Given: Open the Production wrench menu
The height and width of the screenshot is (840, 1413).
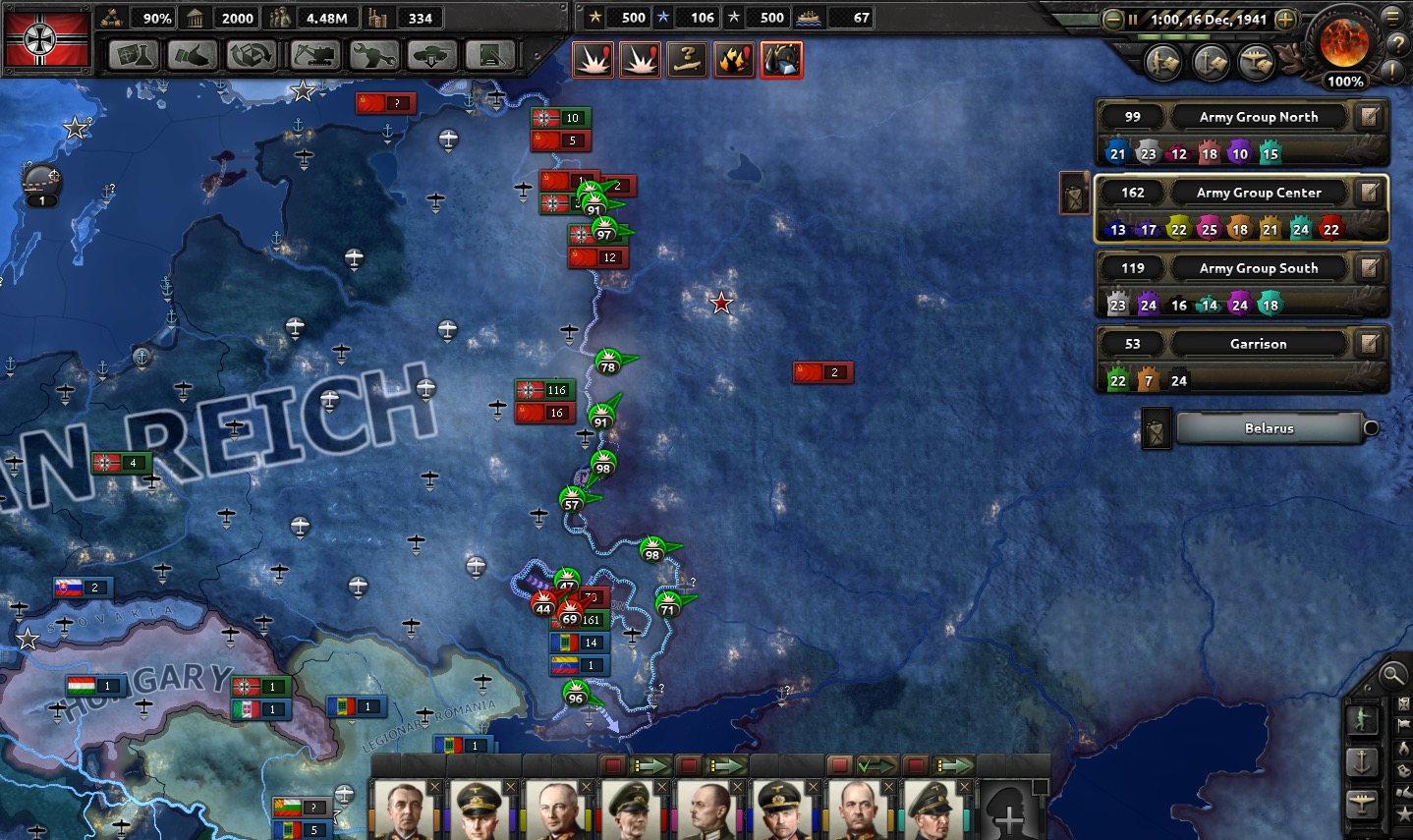Looking at the screenshot, I should coord(373,55).
